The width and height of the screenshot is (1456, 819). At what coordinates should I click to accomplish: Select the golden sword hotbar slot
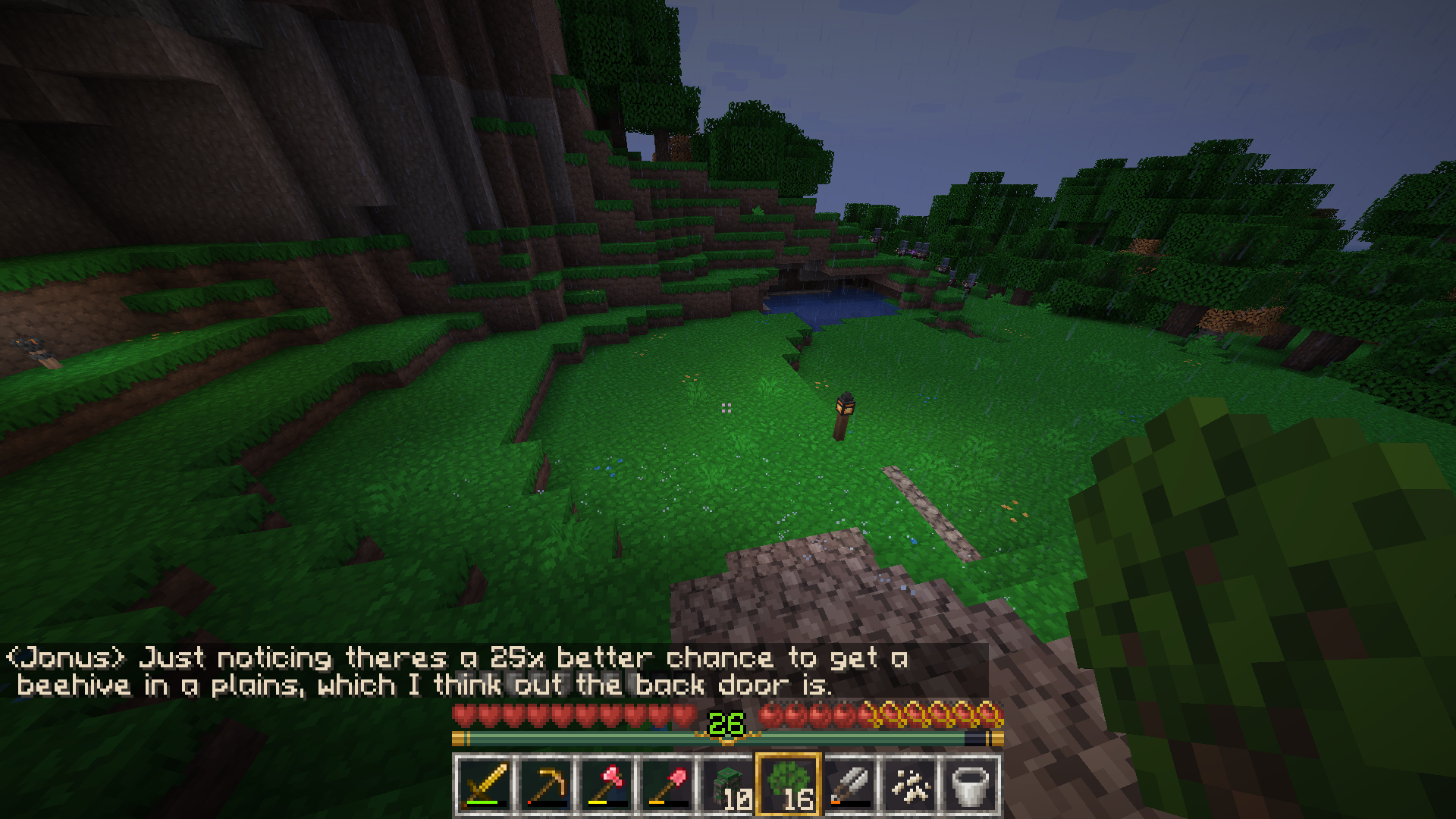click(x=485, y=785)
